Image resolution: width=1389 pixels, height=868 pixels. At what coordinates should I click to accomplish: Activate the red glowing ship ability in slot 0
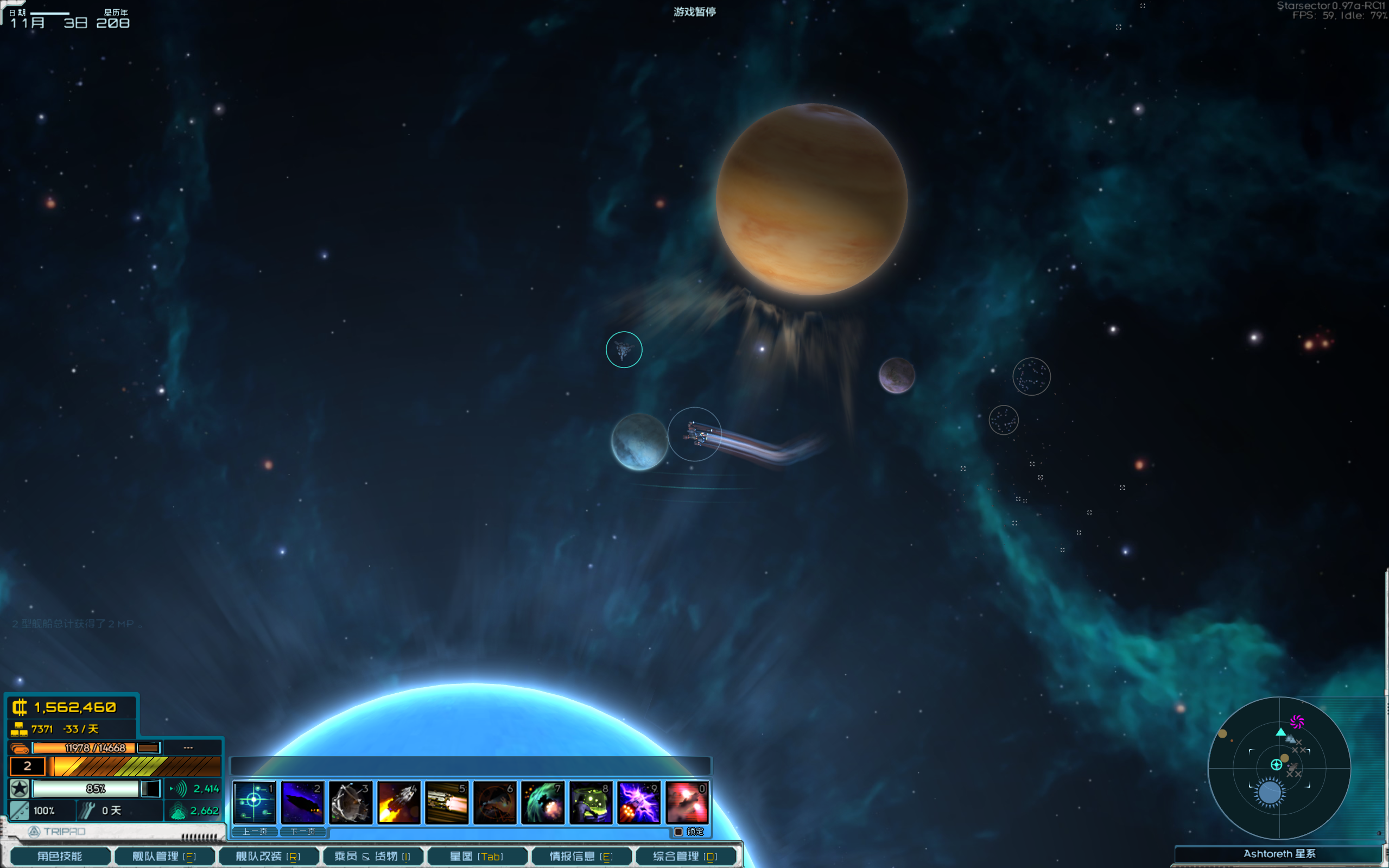point(687,801)
